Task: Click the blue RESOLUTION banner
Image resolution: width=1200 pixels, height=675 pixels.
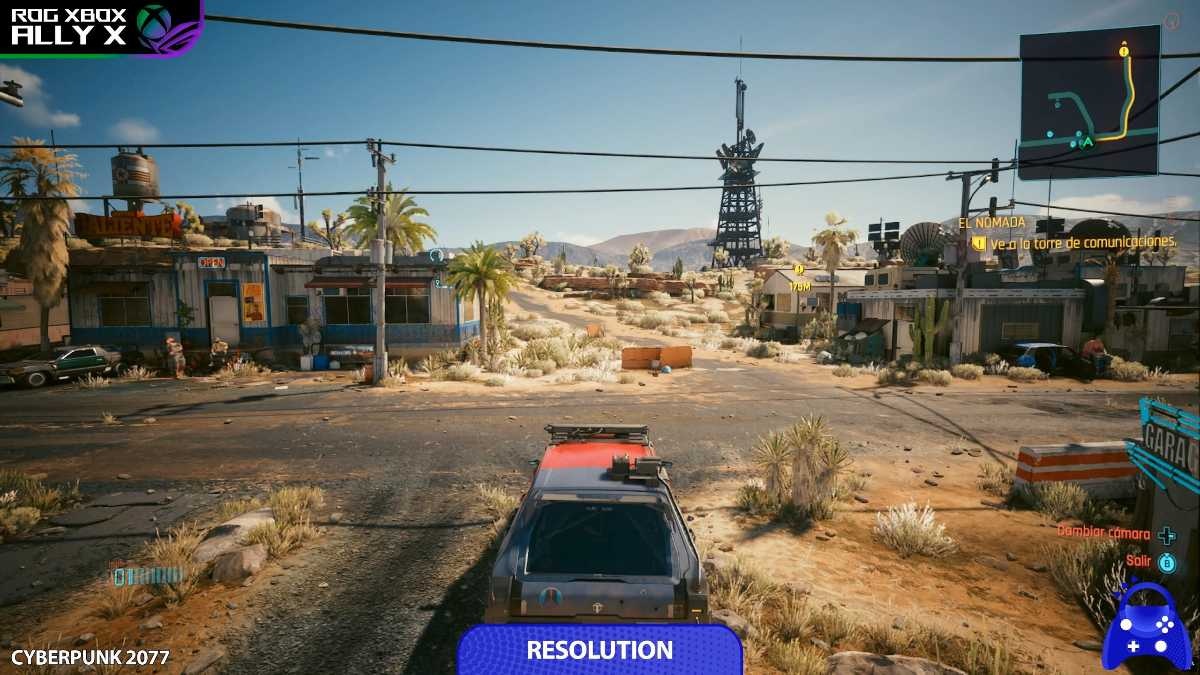Action: pyautogui.click(x=599, y=650)
